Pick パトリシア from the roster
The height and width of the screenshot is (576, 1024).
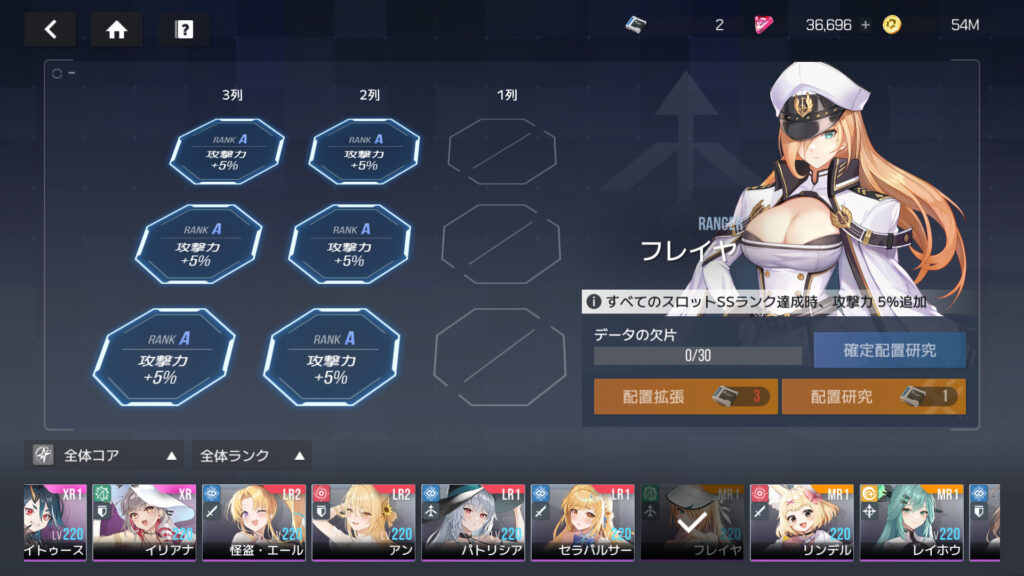472,522
